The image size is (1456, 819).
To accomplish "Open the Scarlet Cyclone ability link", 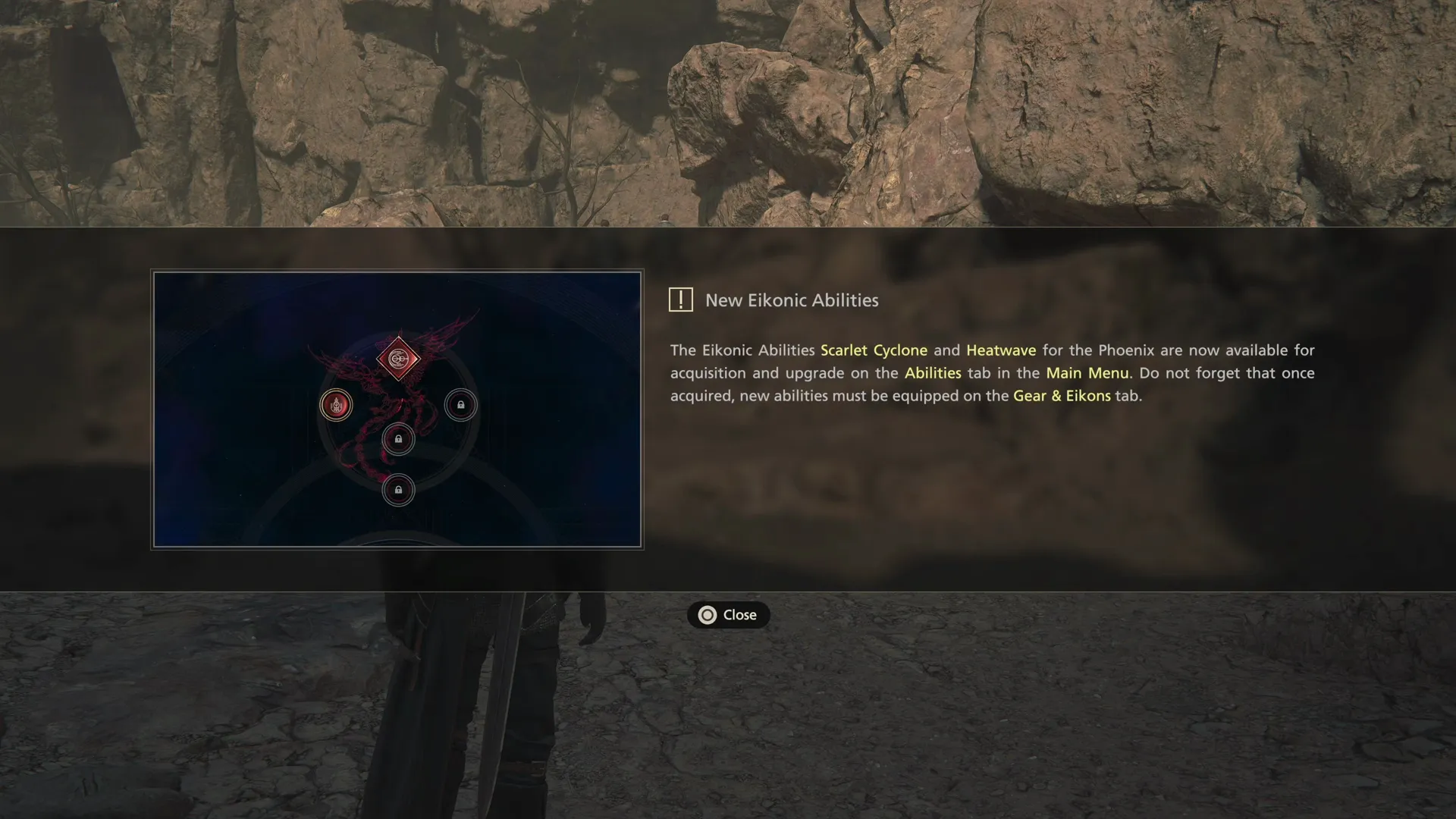I will tap(874, 350).
